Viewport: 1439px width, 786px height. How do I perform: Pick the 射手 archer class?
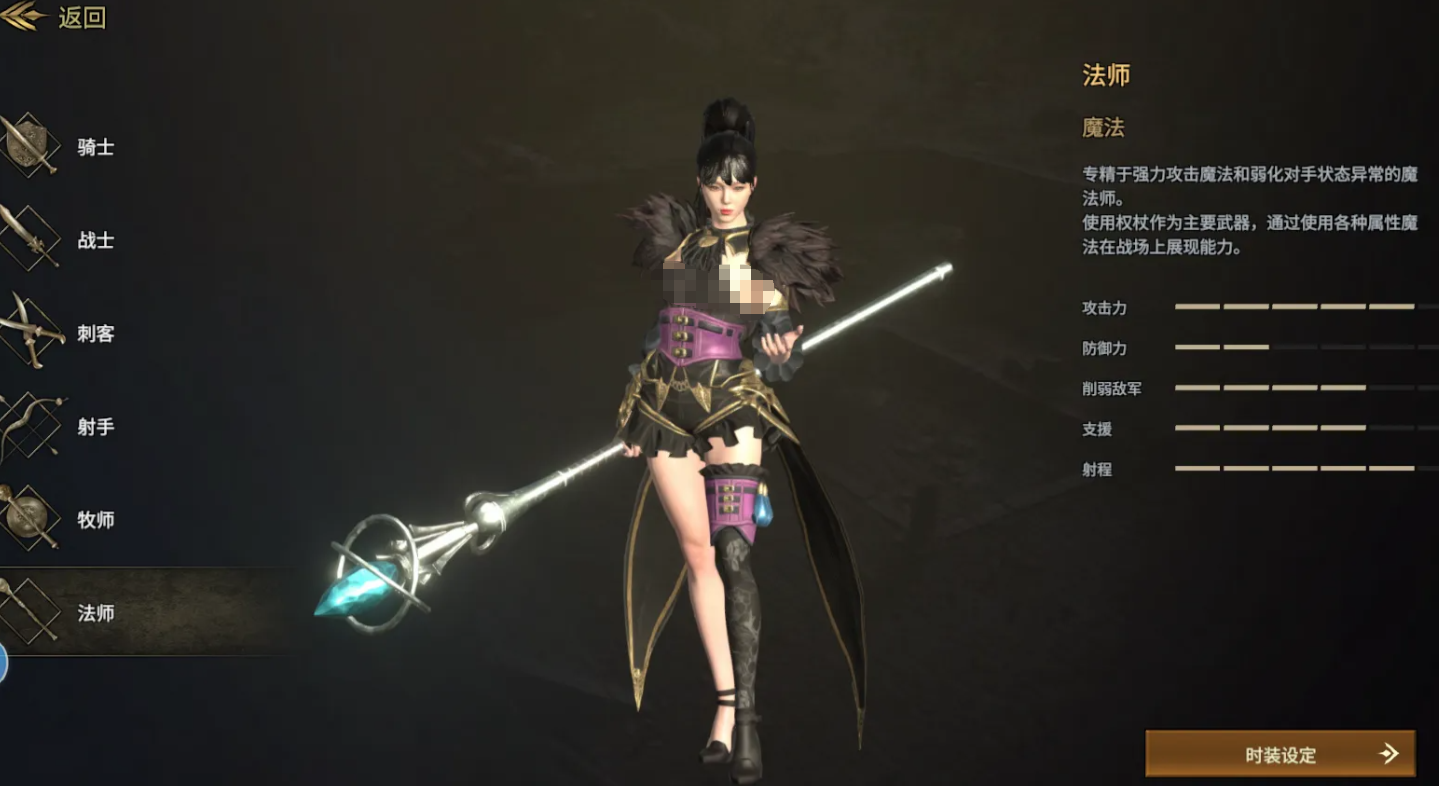point(70,427)
